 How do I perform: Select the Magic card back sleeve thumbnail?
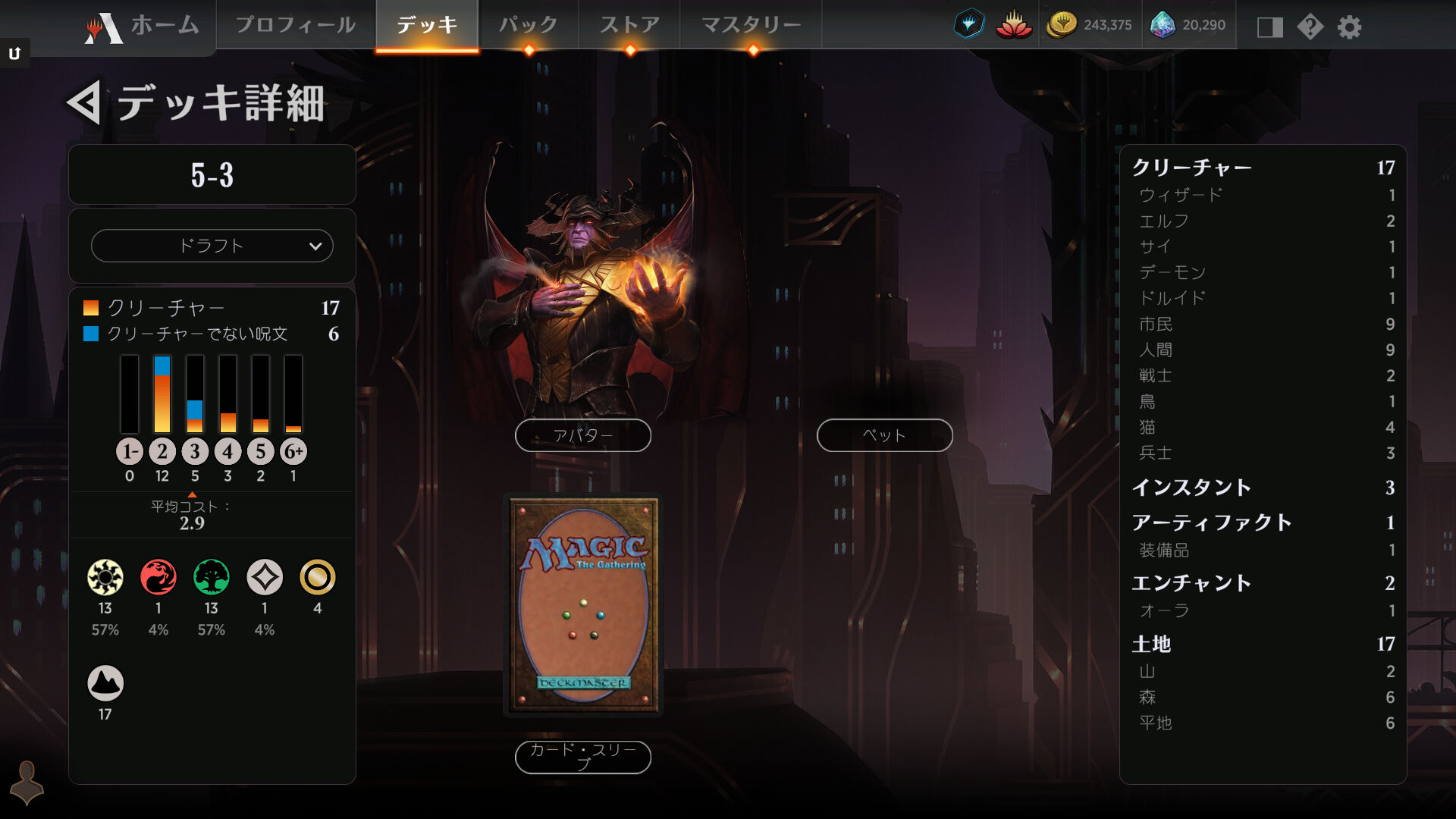click(583, 605)
